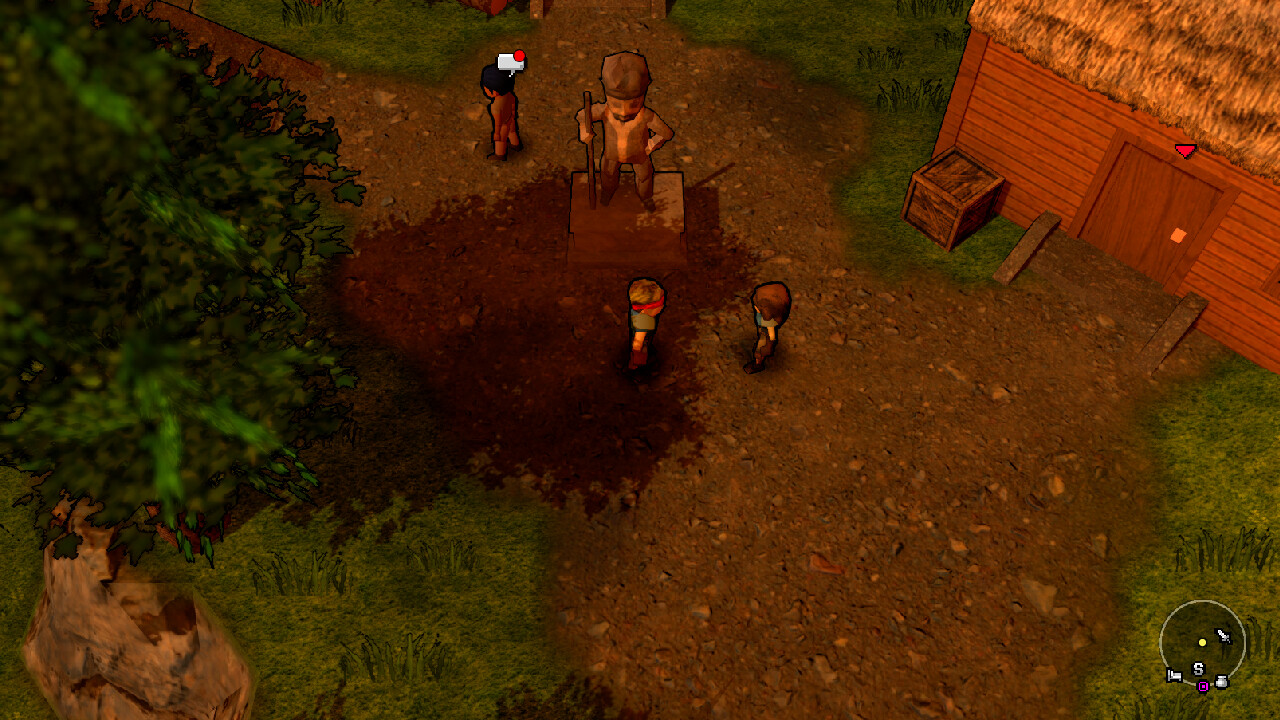This screenshot has height=720, width=1280.
Task: Click the letter S marker on the minimap
Action: pos(1197,669)
